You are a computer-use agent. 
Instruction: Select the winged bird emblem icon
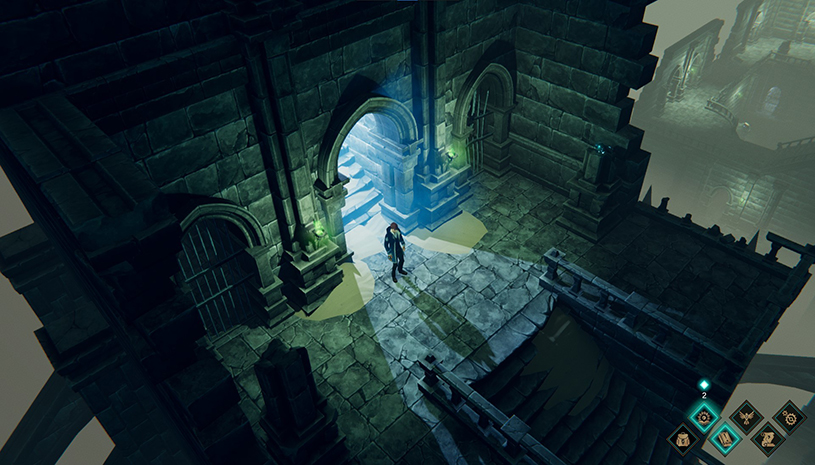pyautogui.click(x=746, y=415)
